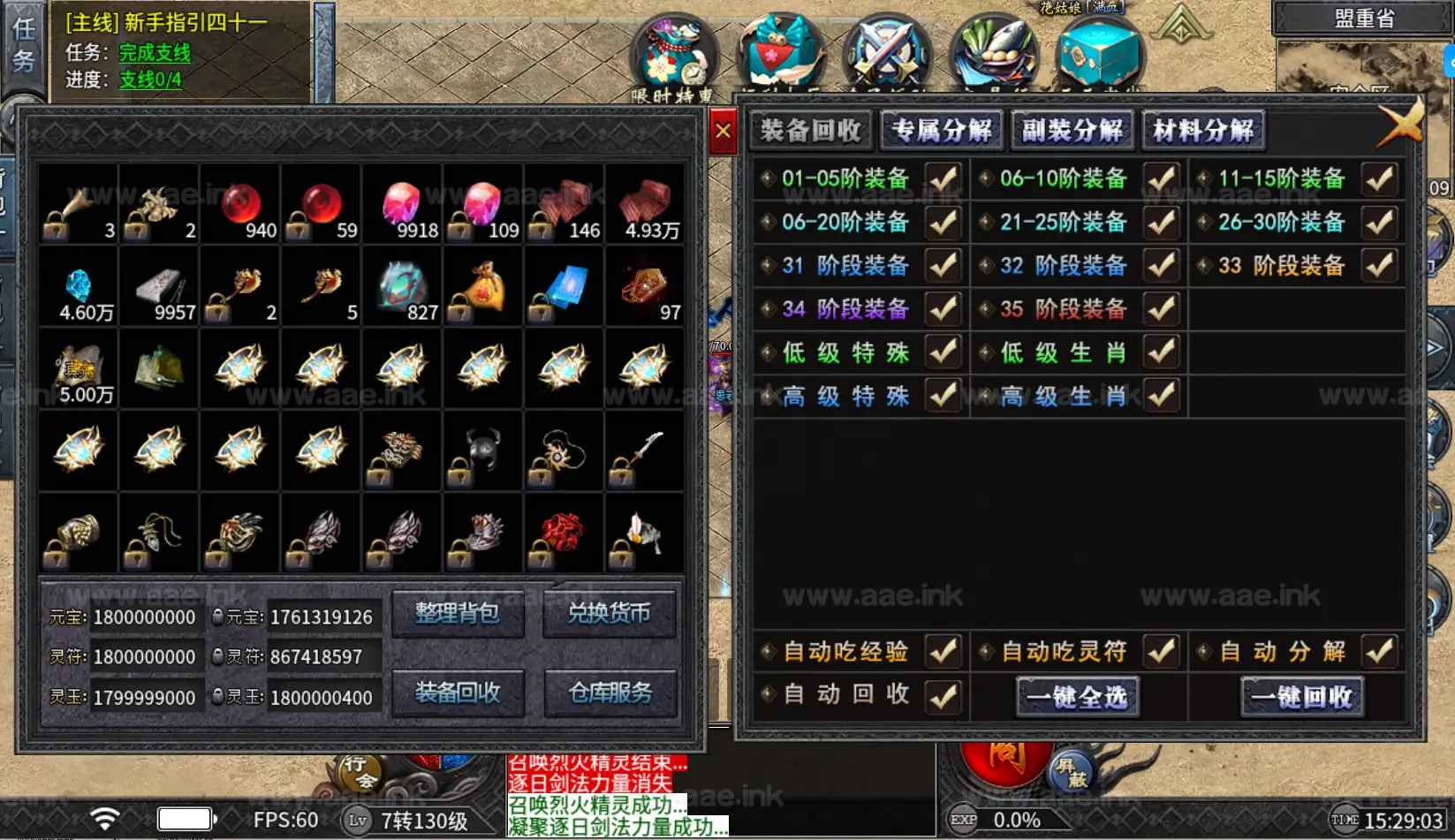This screenshot has width=1455, height=840.
Task: Show the 材料分解 tab
Action: tap(1202, 131)
